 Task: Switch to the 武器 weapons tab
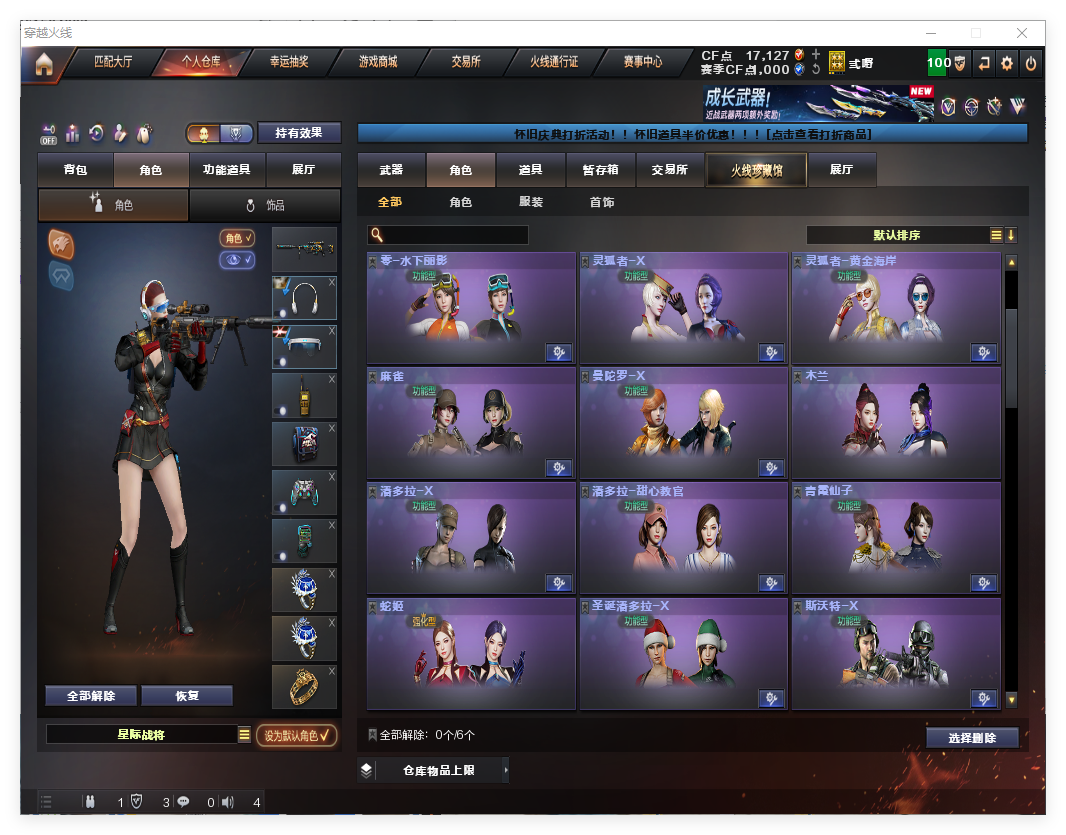pos(391,170)
